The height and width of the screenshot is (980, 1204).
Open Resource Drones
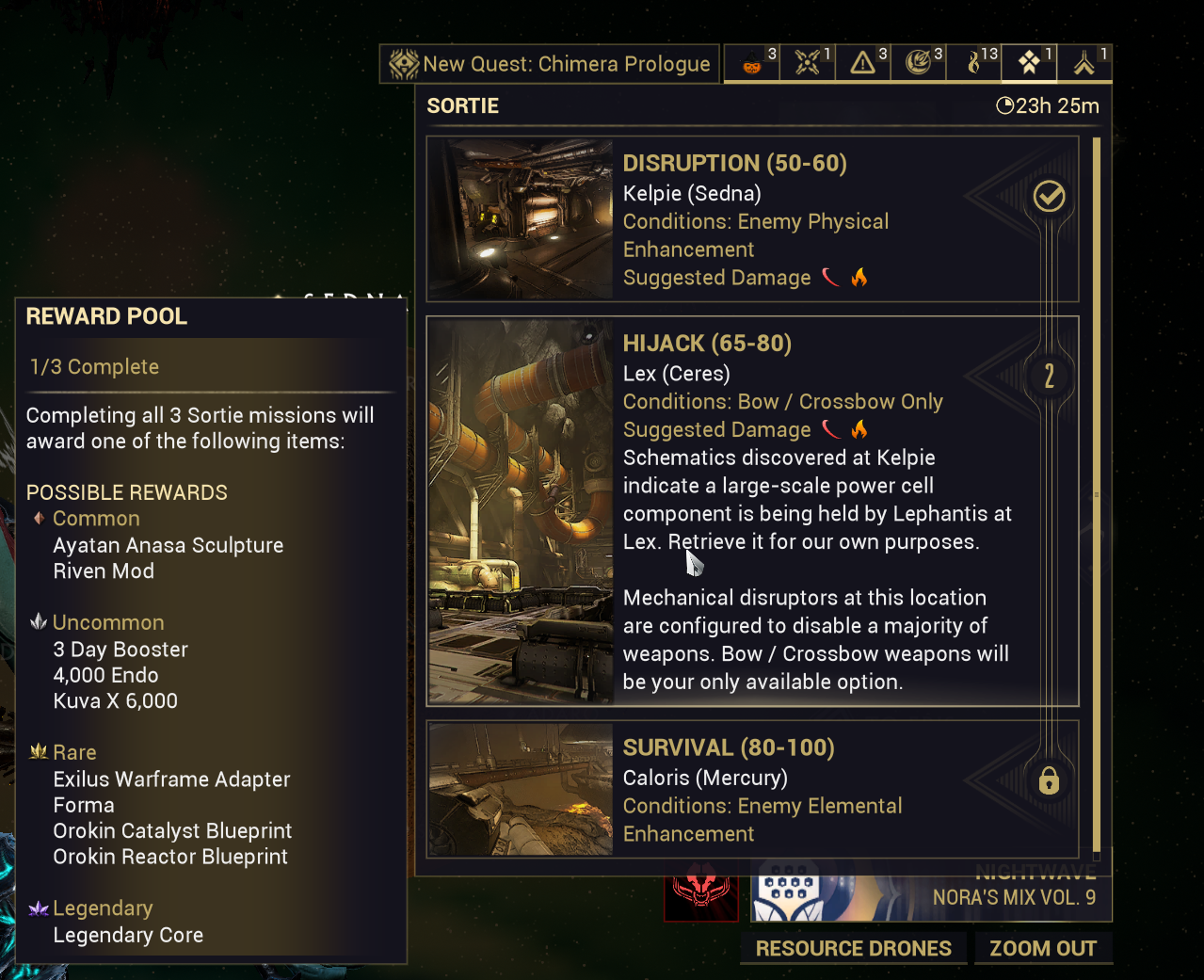coord(853,948)
